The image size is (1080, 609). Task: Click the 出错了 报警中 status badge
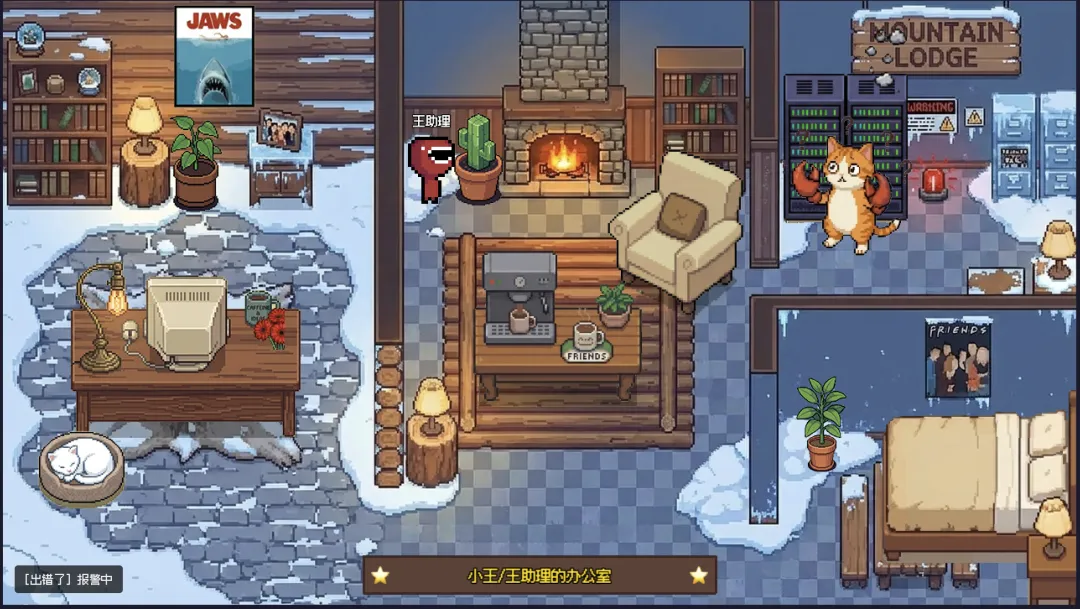(x=68, y=579)
